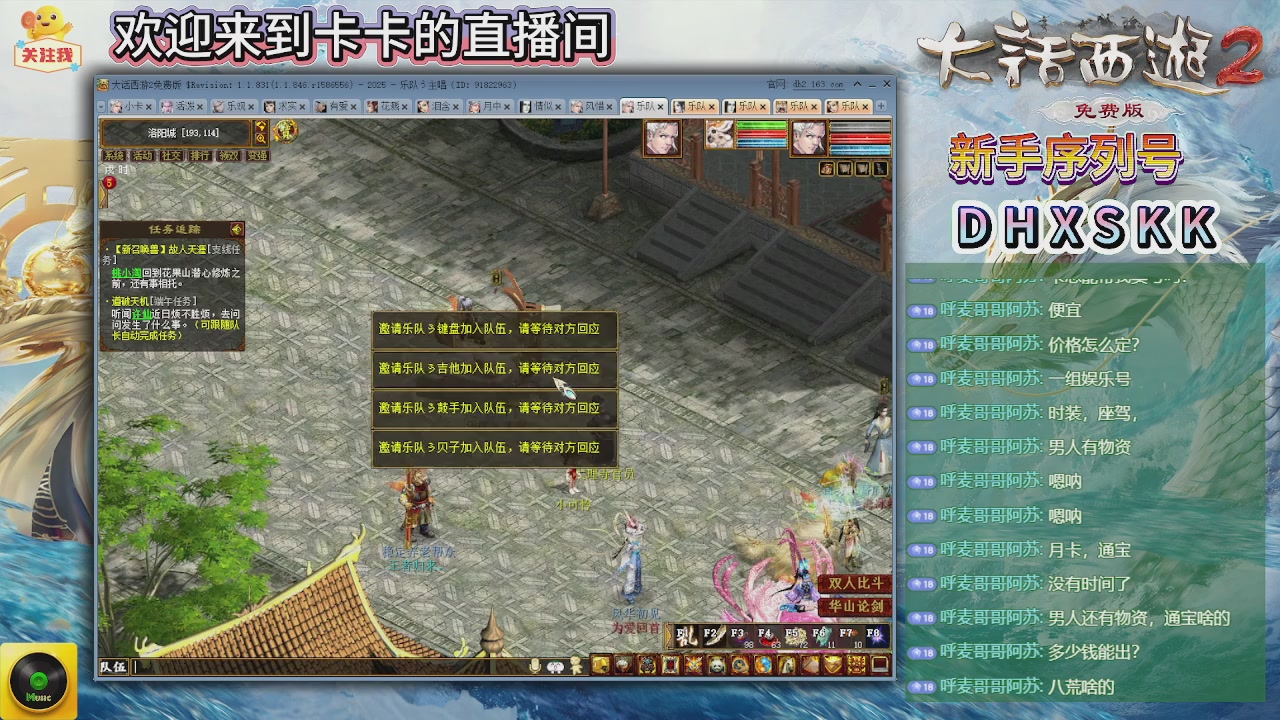The height and width of the screenshot is (720, 1280).
Task: Open the Music disc player bottom-left
Action: 37,679
